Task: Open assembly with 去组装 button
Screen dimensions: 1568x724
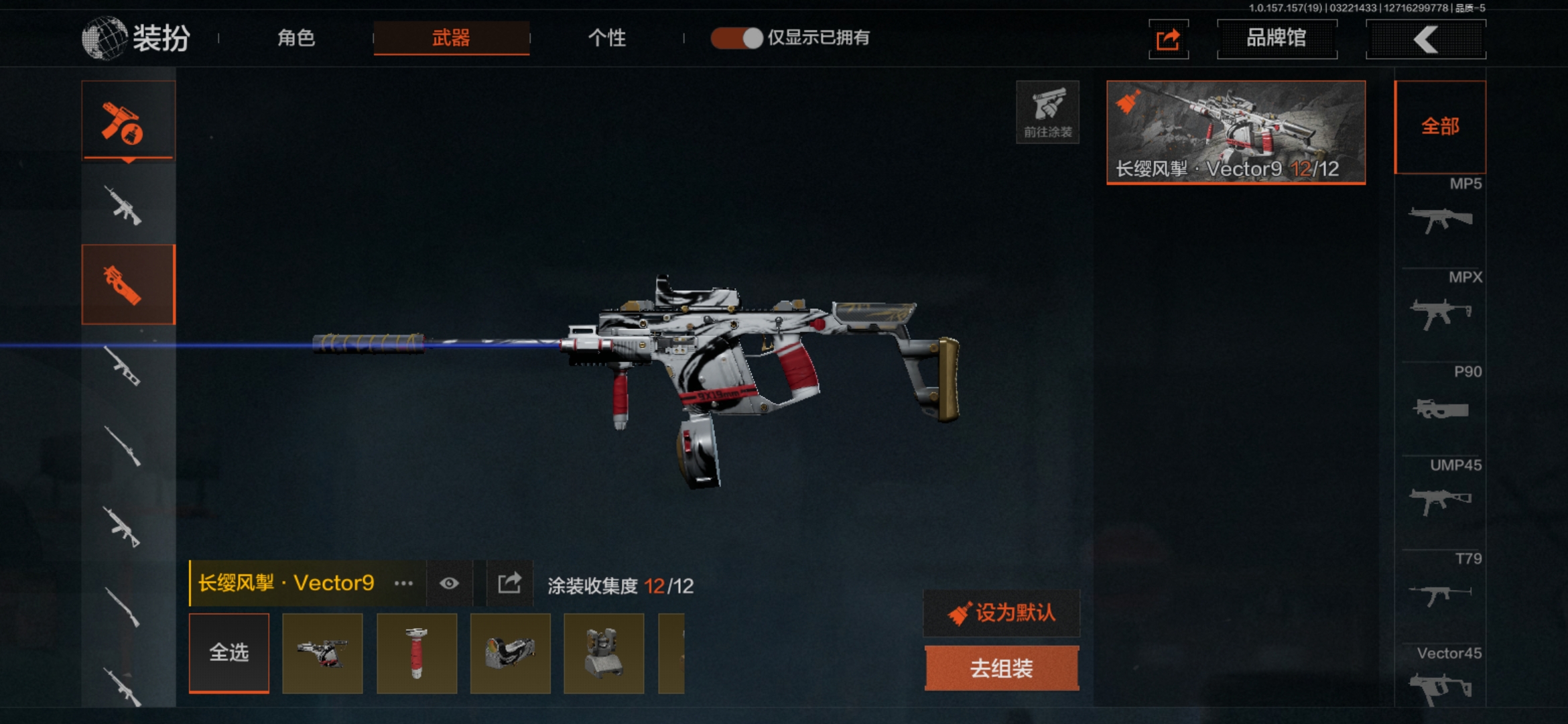Action: [1002, 668]
